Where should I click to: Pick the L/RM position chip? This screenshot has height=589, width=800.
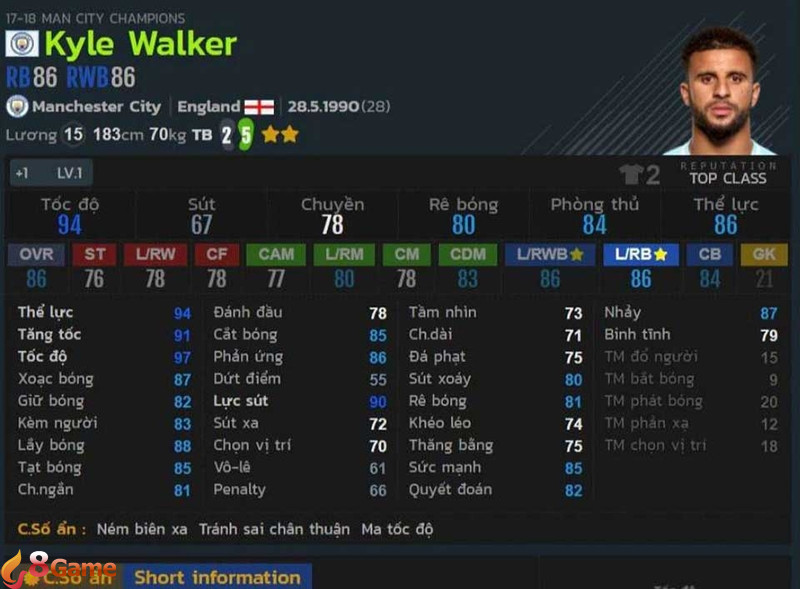(344, 254)
